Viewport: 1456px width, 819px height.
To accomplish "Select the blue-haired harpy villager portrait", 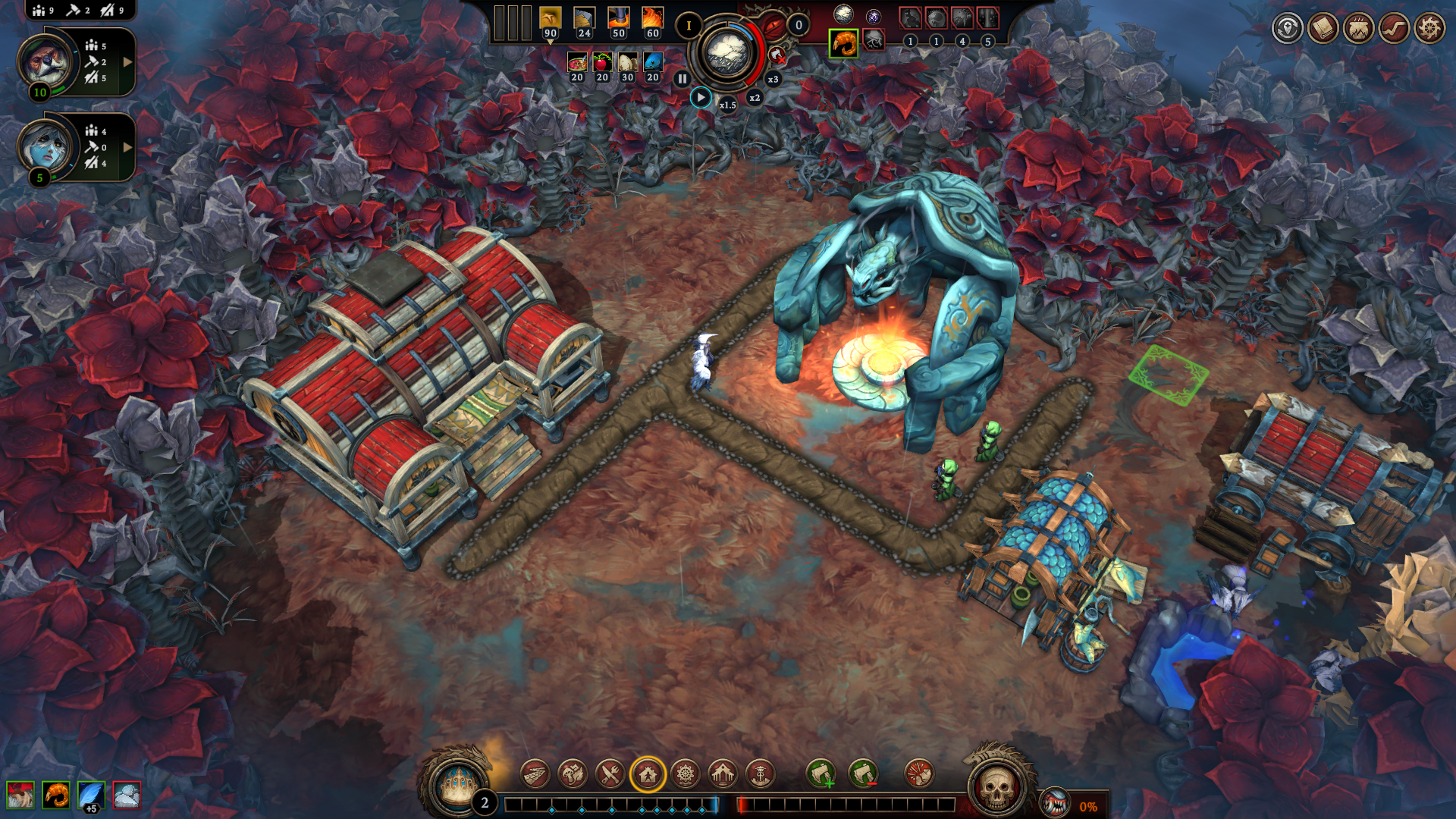I will (x=46, y=146).
